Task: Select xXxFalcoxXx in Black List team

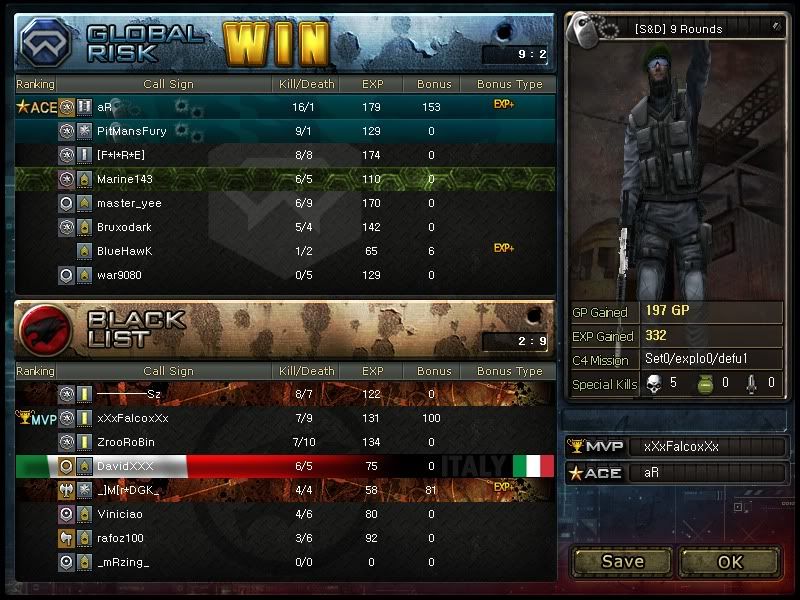Action: pyautogui.click(x=133, y=418)
